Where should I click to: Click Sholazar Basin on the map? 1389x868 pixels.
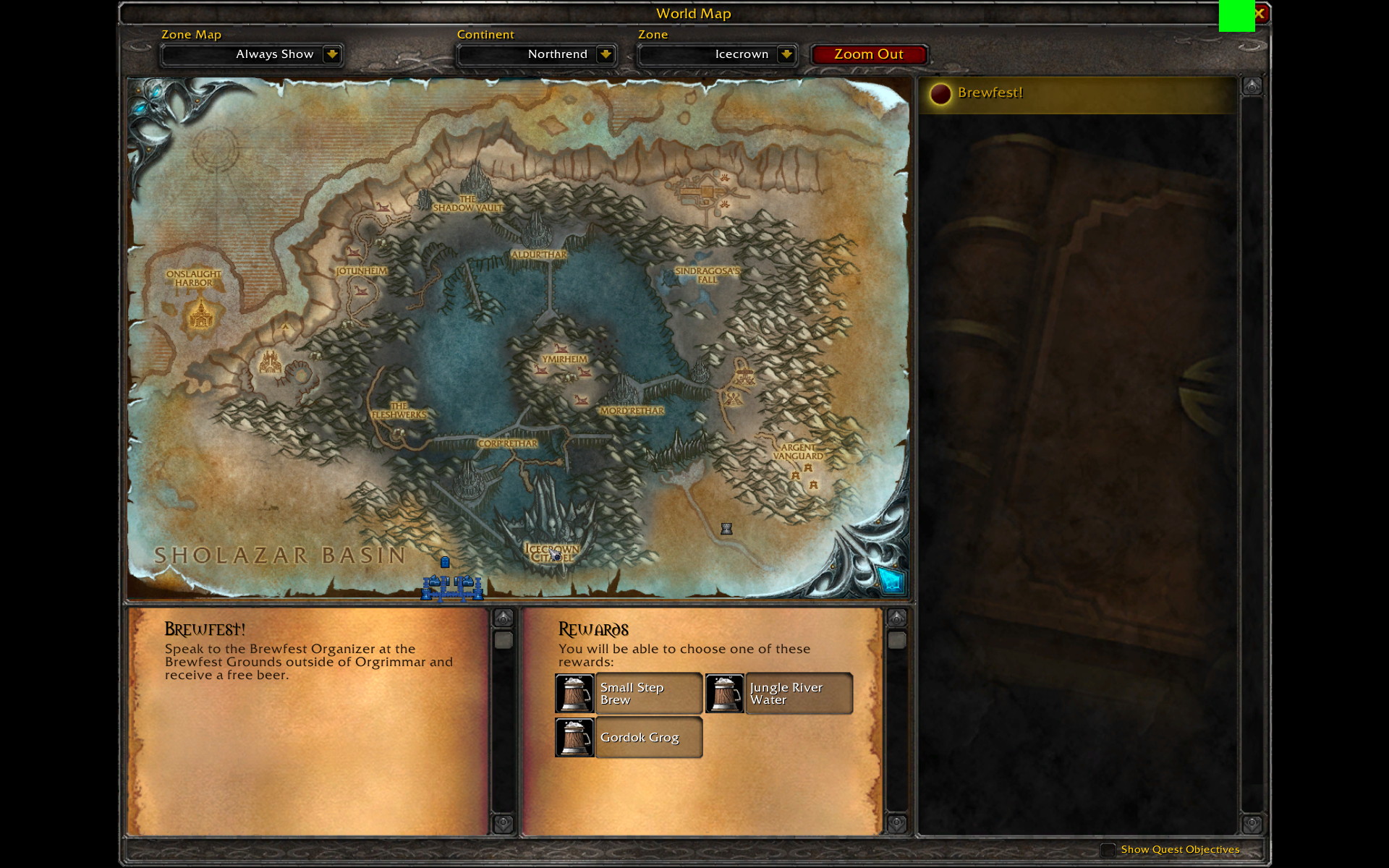[279, 555]
